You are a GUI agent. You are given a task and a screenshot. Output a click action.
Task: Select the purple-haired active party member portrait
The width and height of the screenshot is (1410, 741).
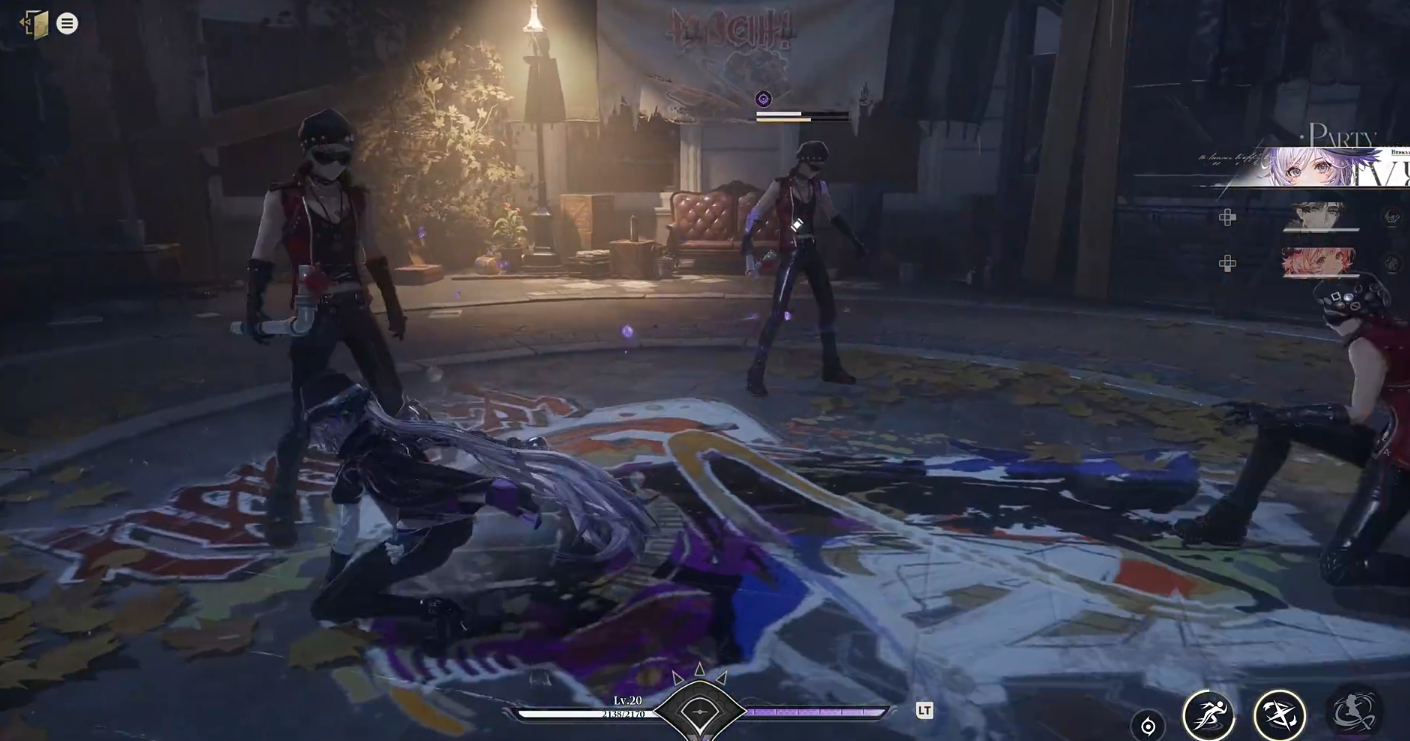click(1321, 168)
